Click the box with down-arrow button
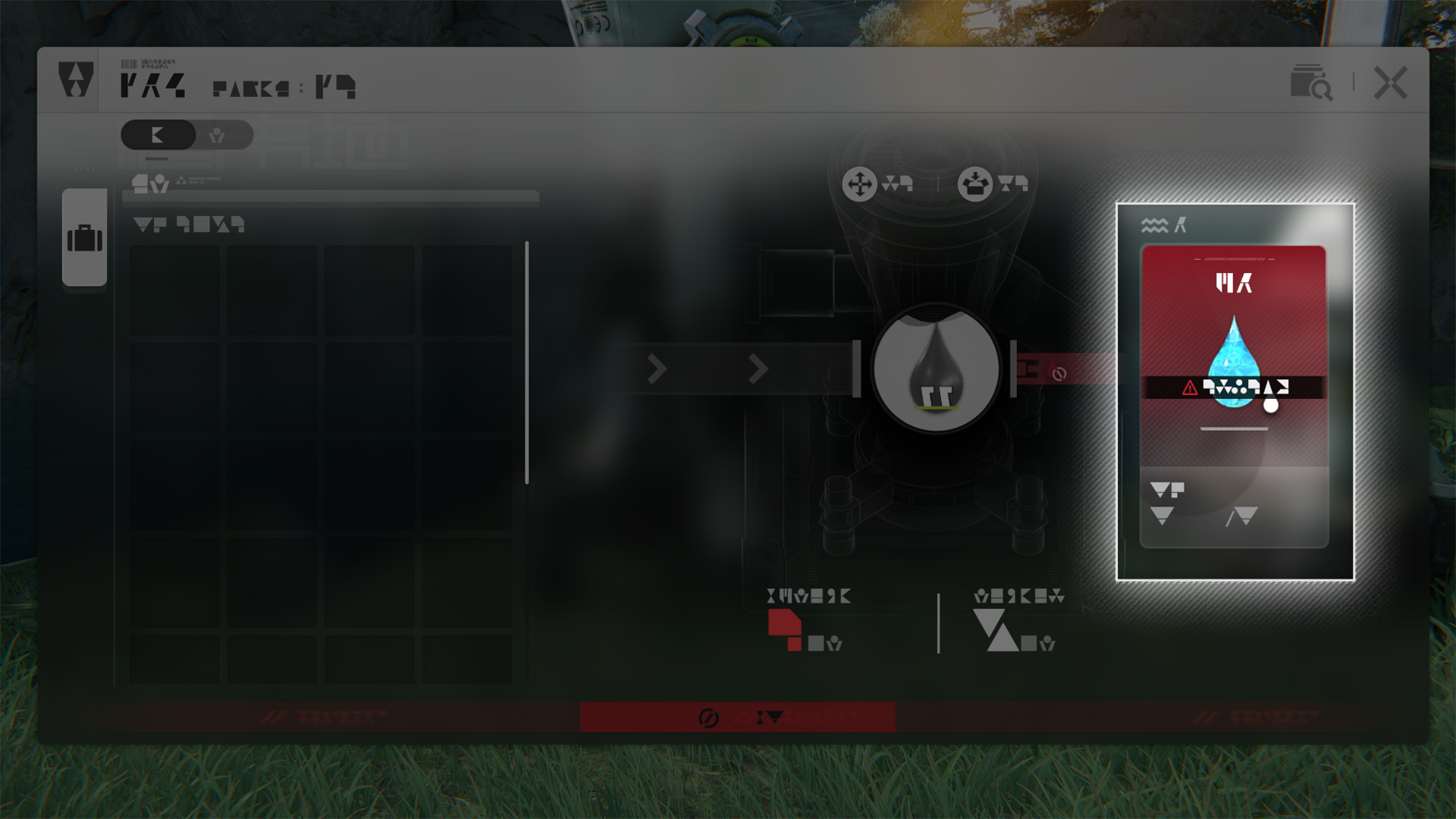This screenshot has height=819, width=1456. pyautogui.click(x=974, y=184)
